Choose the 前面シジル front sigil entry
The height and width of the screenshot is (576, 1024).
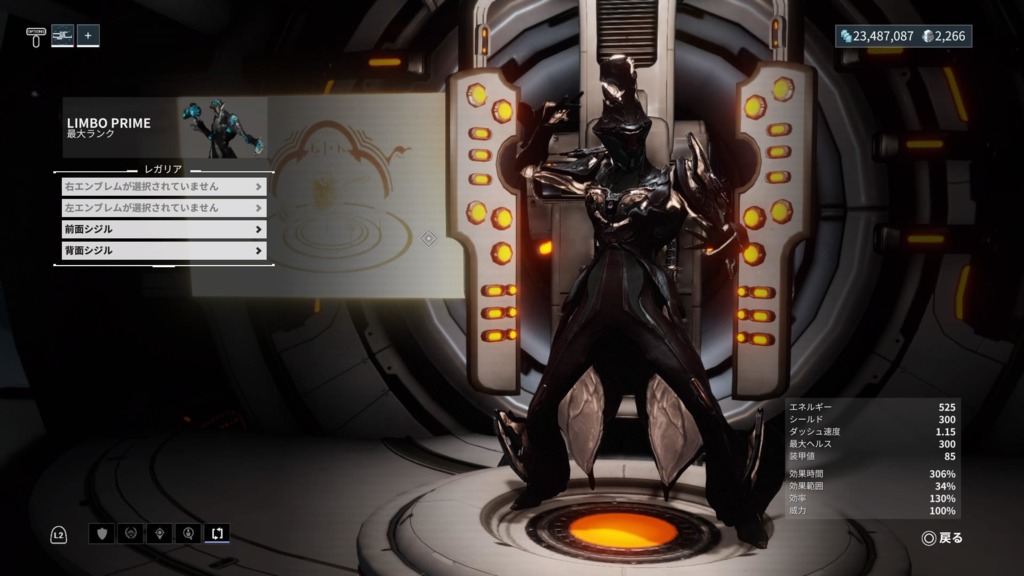160,229
